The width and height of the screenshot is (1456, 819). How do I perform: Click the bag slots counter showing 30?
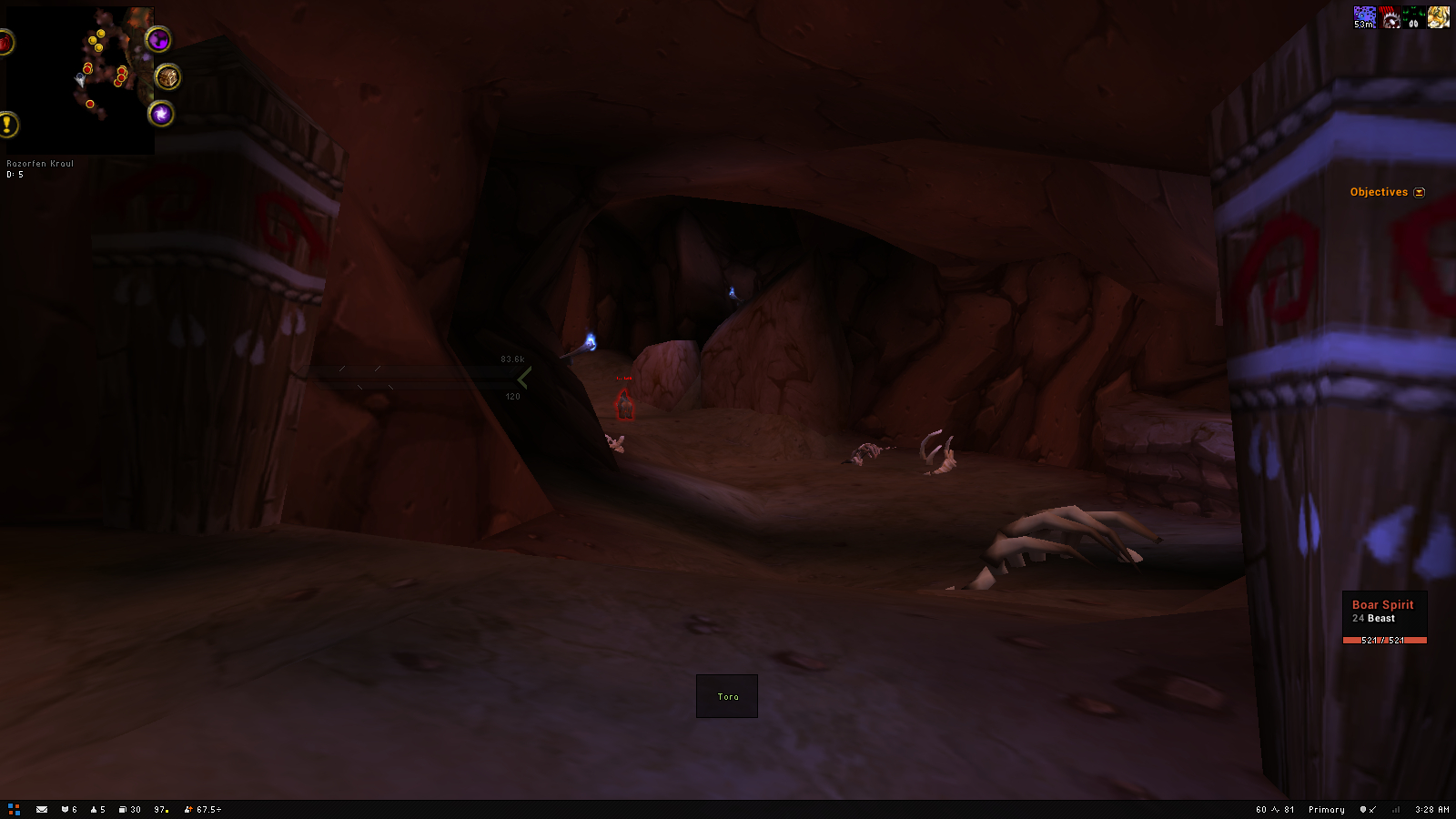(x=130, y=809)
